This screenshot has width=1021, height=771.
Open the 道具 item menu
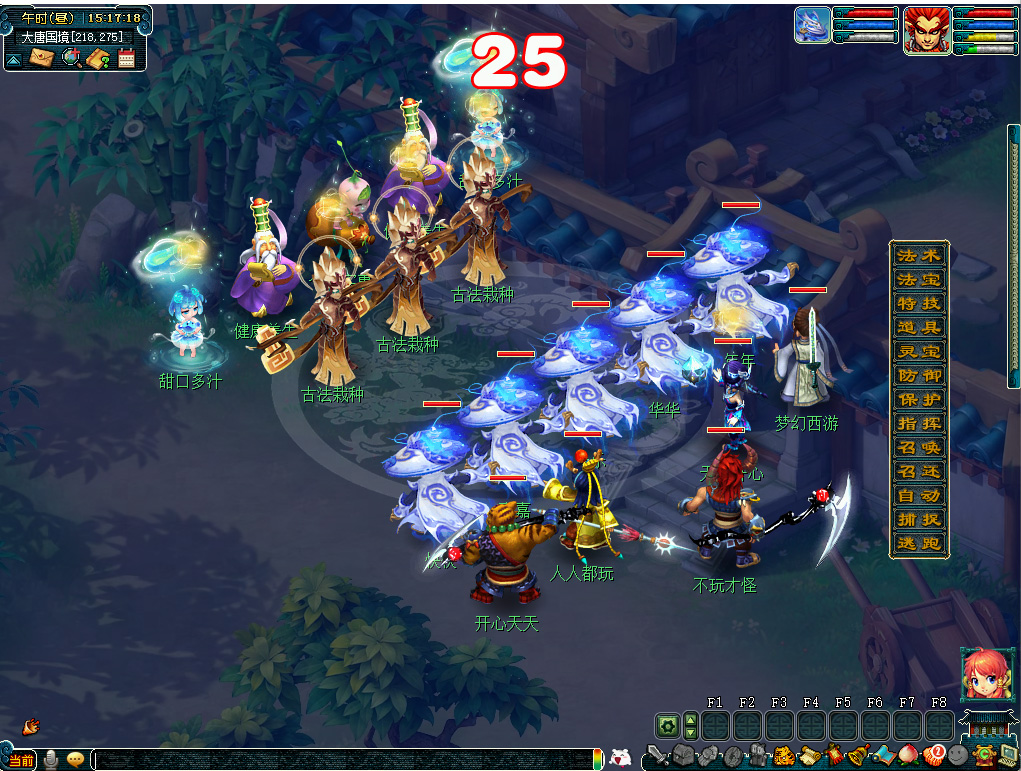coord(918,327)
